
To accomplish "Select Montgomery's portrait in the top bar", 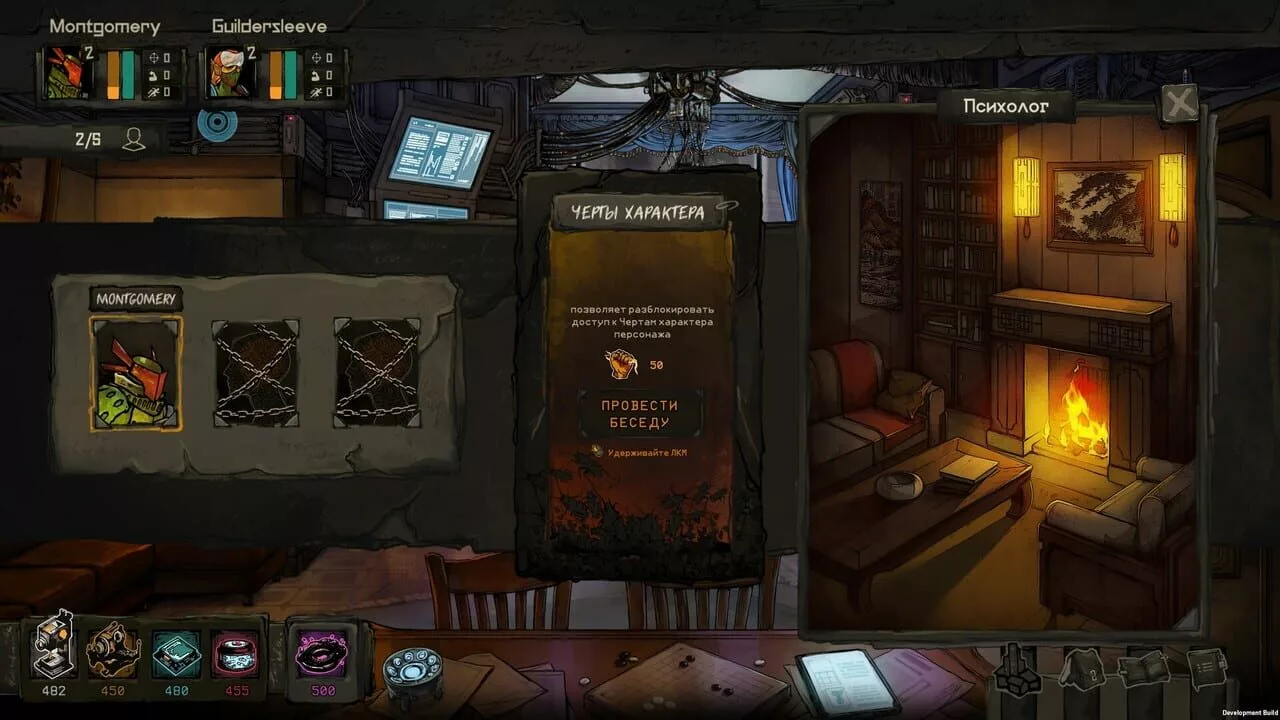I will click(x=68, y=73).
